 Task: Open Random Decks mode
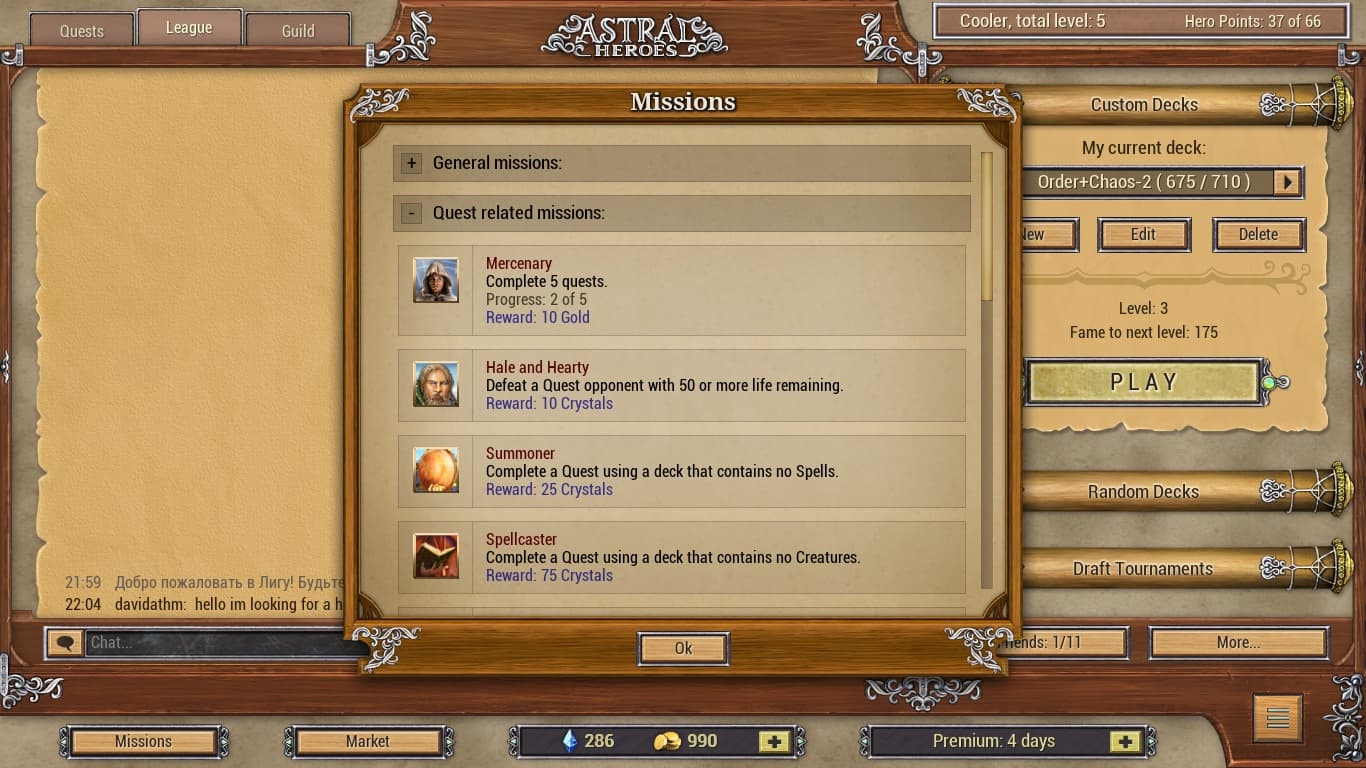click(x=1143, y=491)
